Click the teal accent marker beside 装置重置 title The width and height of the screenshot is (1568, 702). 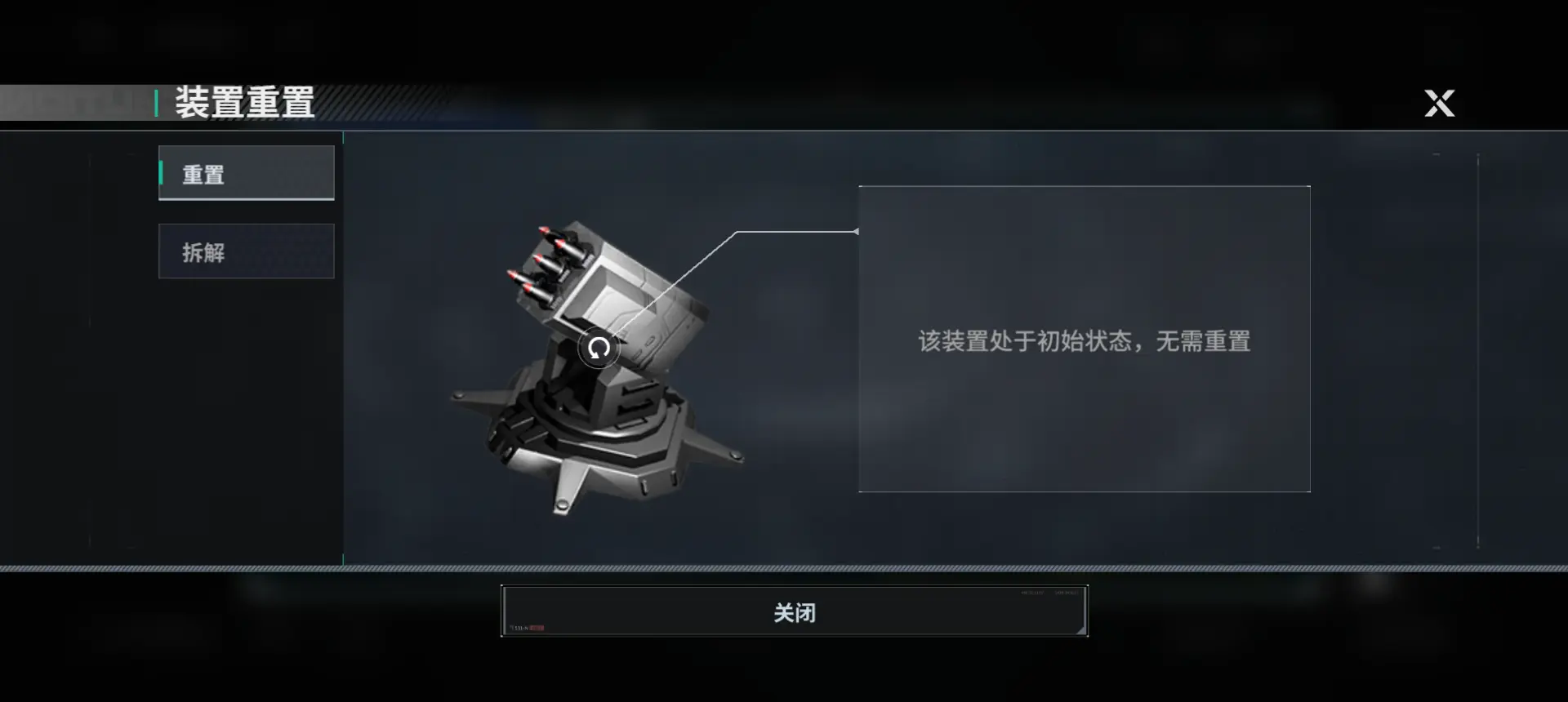(156, 103)
